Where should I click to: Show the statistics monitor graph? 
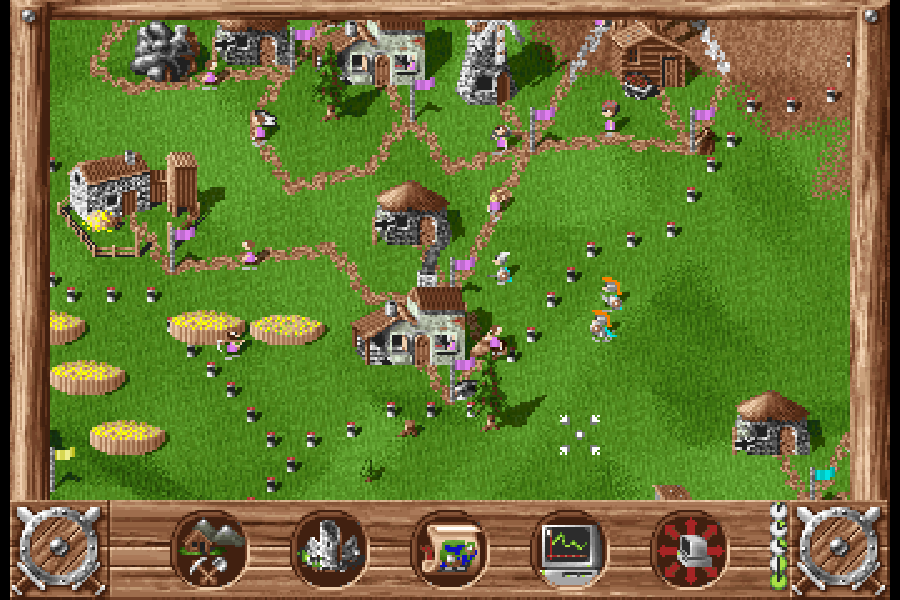point(569,549)
